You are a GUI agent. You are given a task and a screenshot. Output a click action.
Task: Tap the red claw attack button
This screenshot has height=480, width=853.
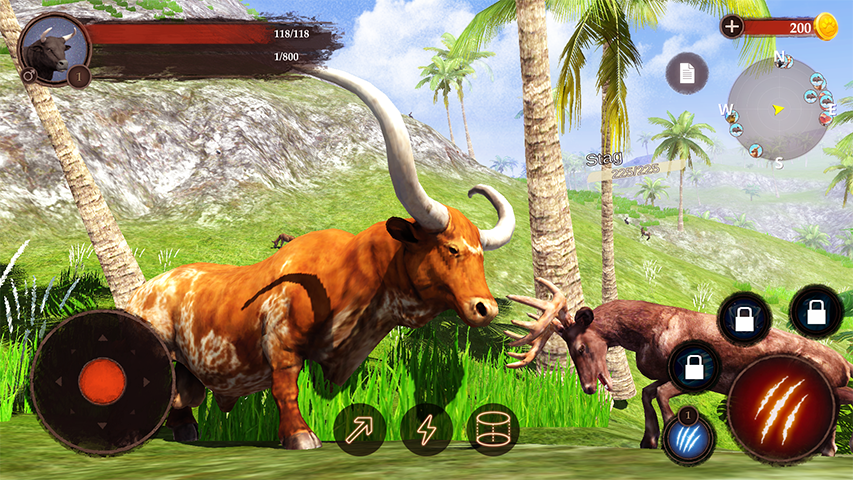click(x=781, y=406)
